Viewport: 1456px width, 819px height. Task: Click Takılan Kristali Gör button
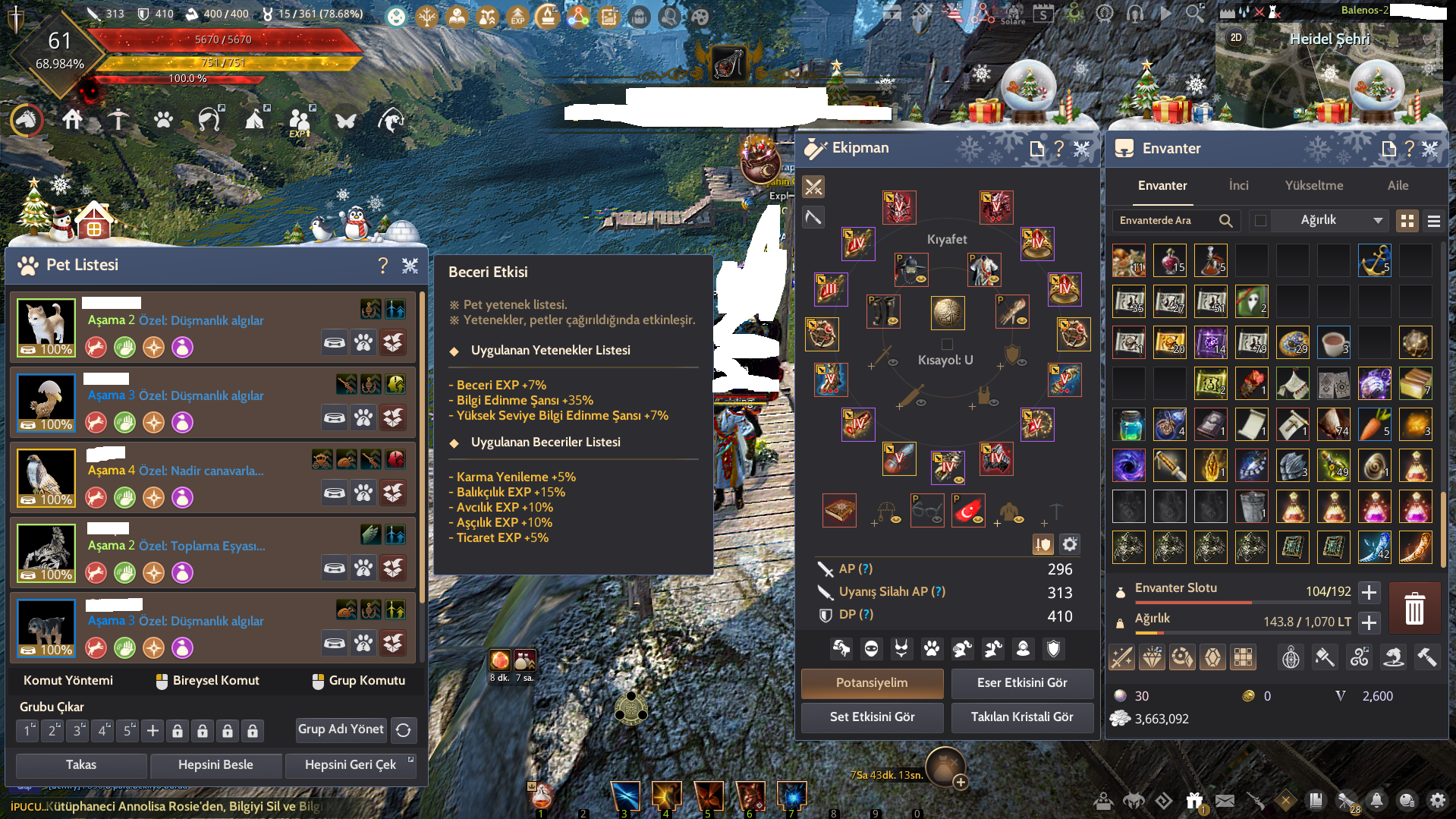[1021, 717]
